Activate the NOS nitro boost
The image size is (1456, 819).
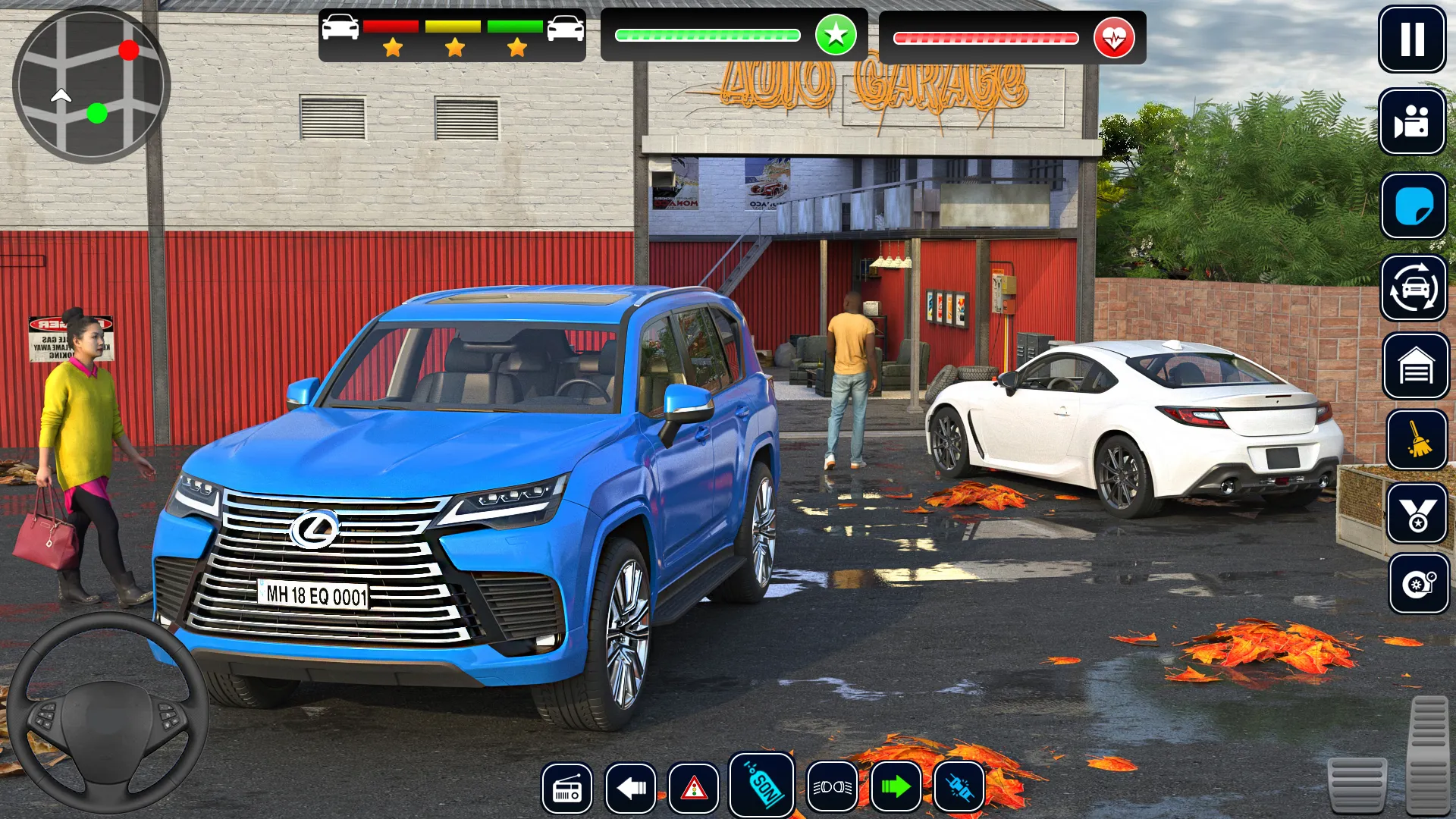761,786
